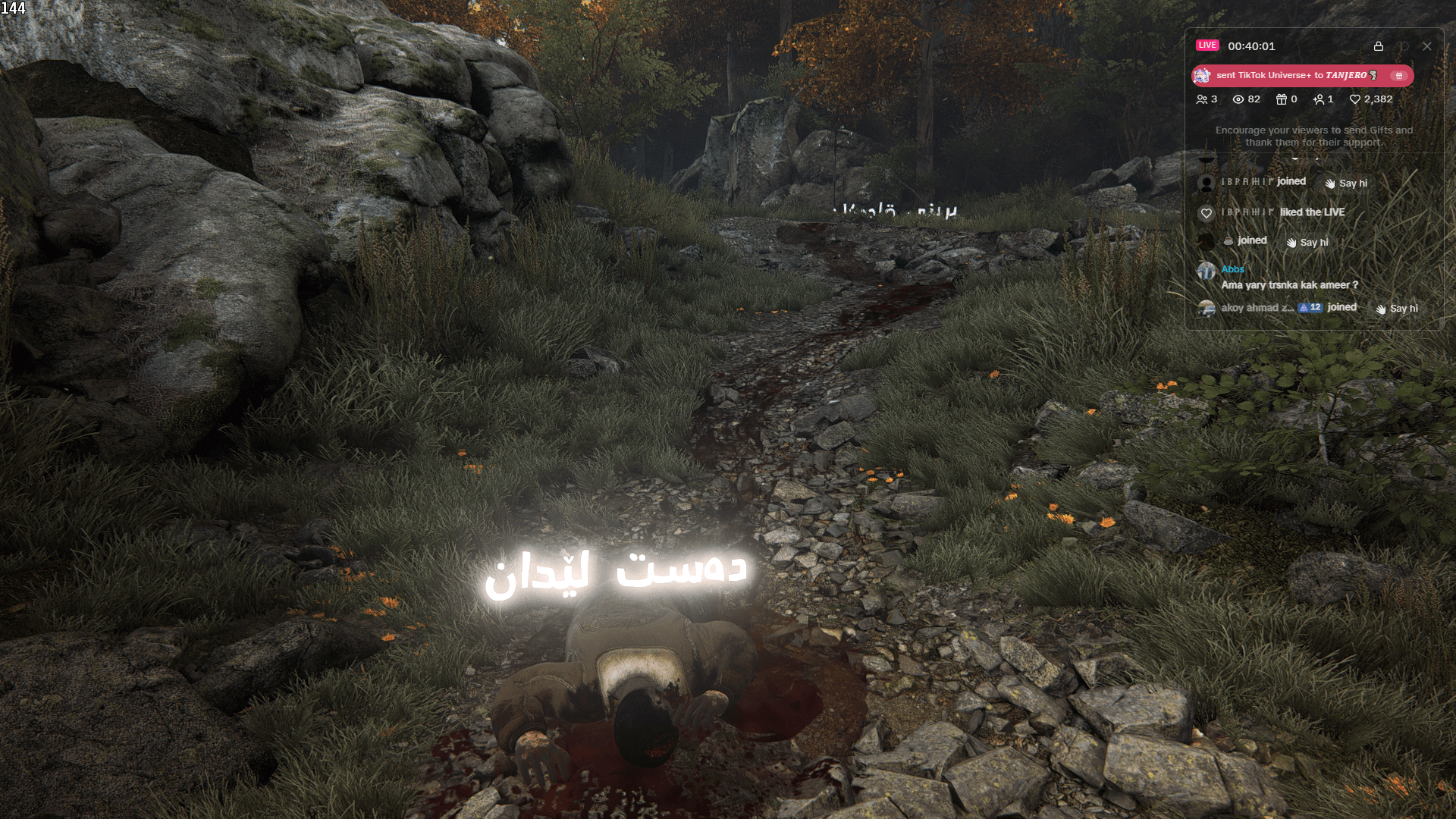Click the pink LIVE badge

coord(1207,45)
